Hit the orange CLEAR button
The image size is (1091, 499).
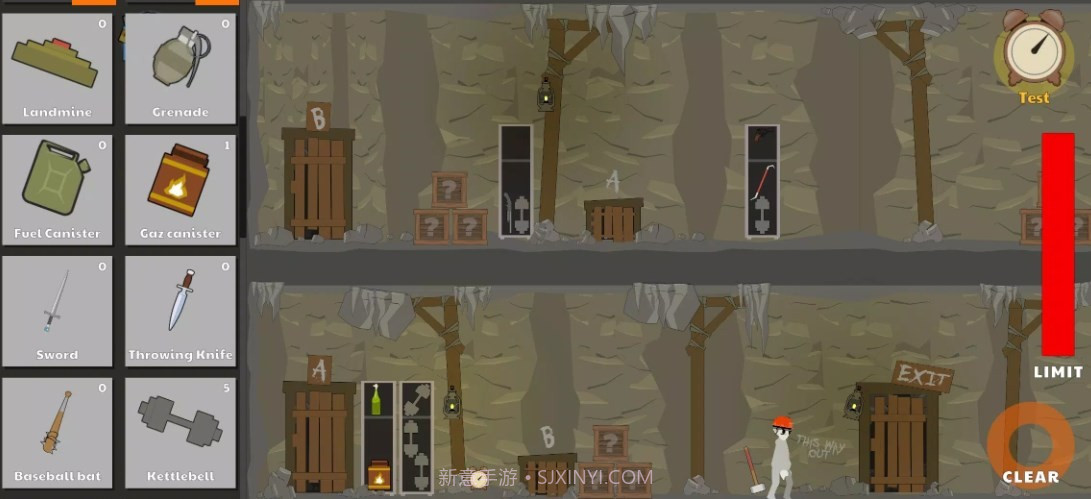pos(1029,446)
